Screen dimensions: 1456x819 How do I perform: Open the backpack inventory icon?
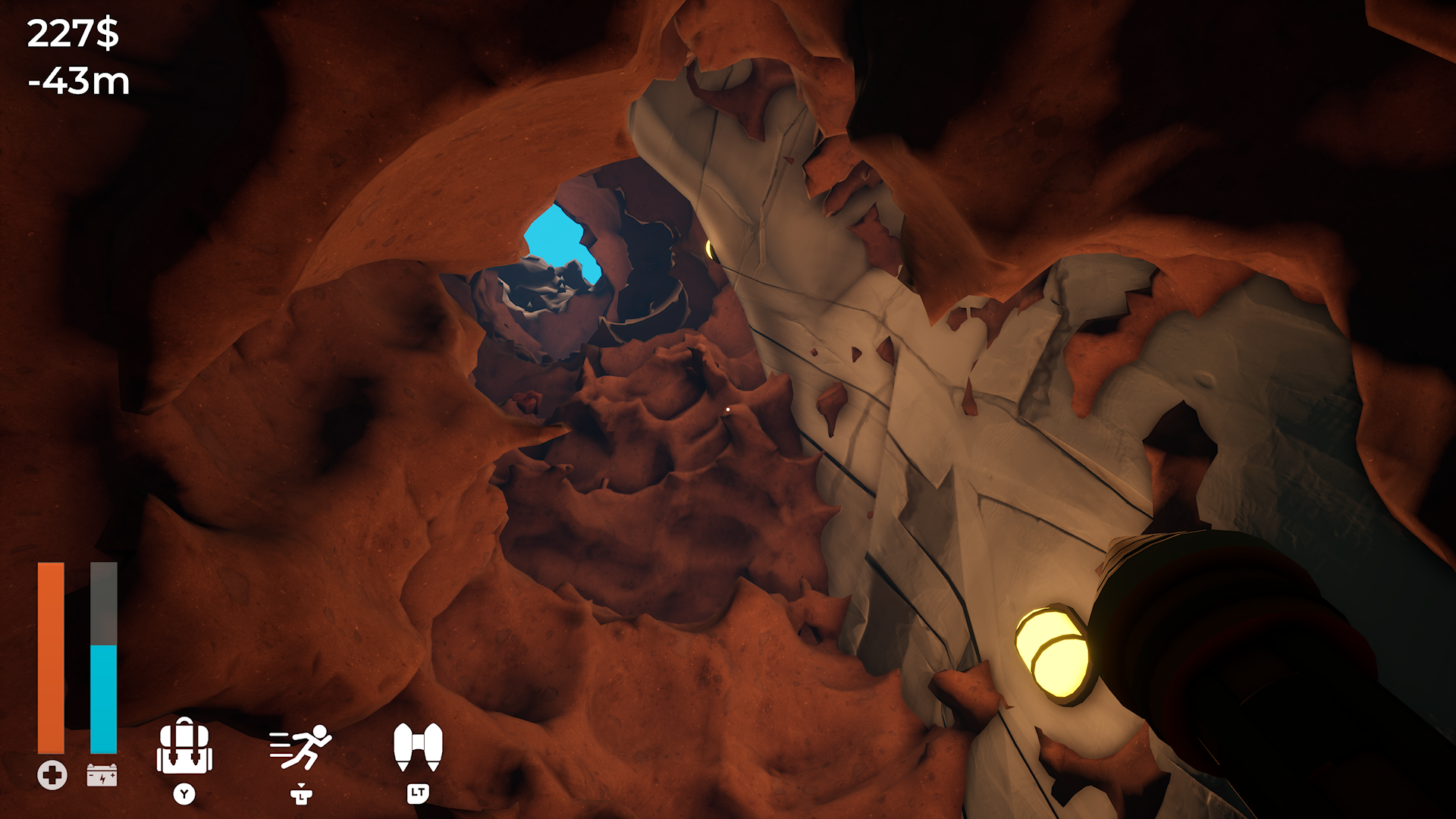tap(184, 747)
